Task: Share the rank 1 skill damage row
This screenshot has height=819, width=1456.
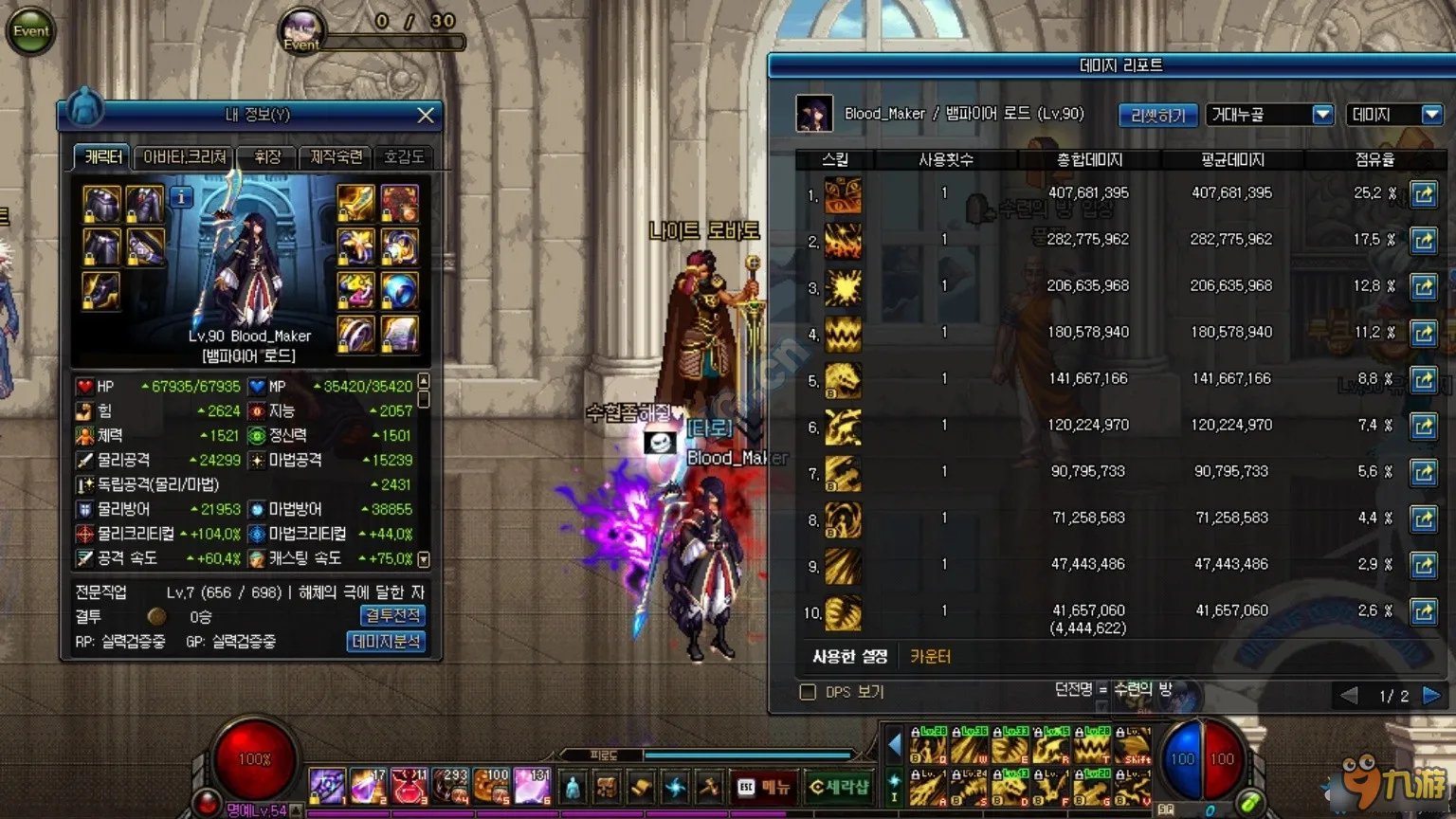Action: click(1423, 193)
